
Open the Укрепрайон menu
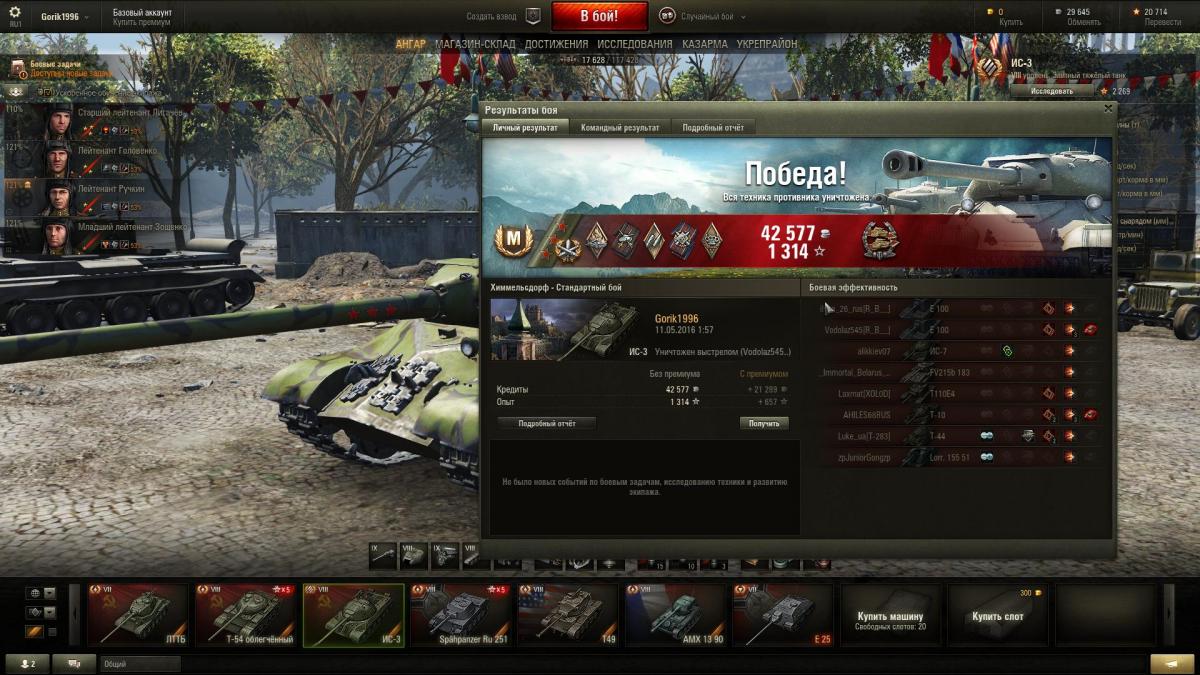[767, 44]
